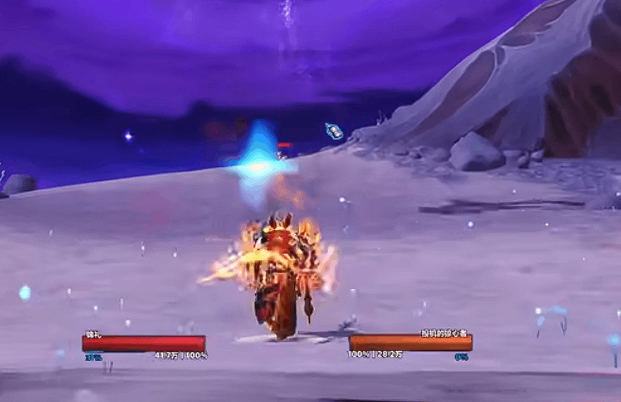Select the target unit frame with orange bar

tap(410, 343)
